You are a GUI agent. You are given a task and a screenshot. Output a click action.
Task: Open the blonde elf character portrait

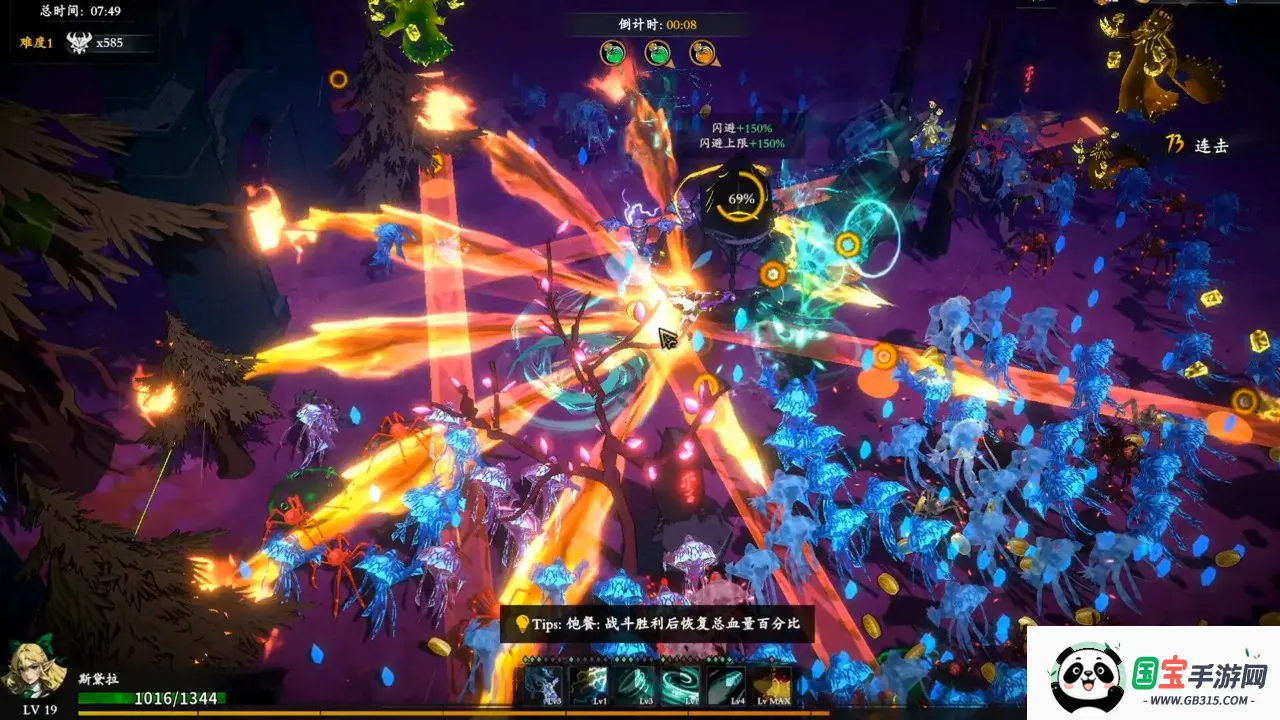[x=37, y=671]
